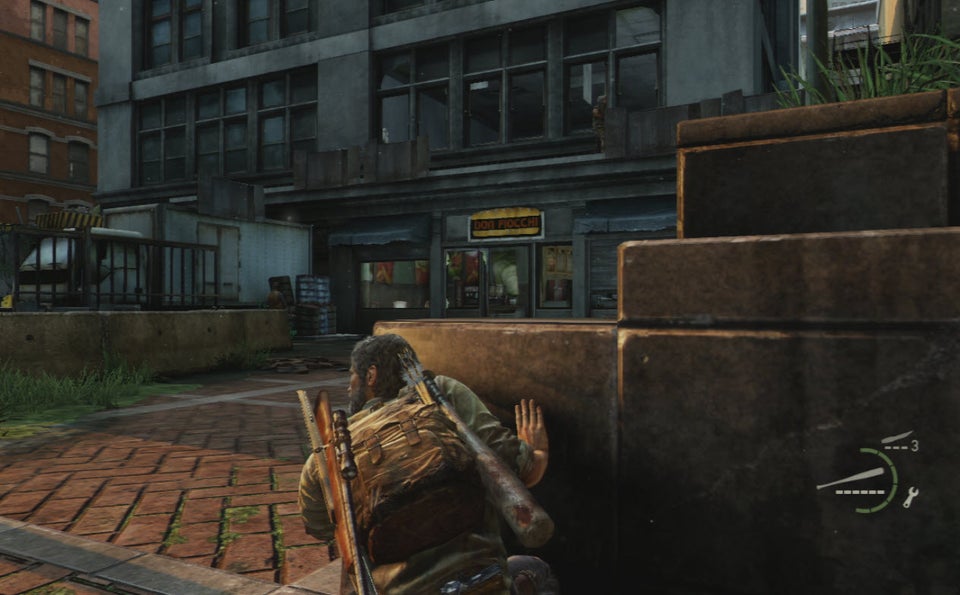The height and width of the screenshot is (595, 960).
Task: Select the shiv blade icon
Action: click(x=895, y=438)
